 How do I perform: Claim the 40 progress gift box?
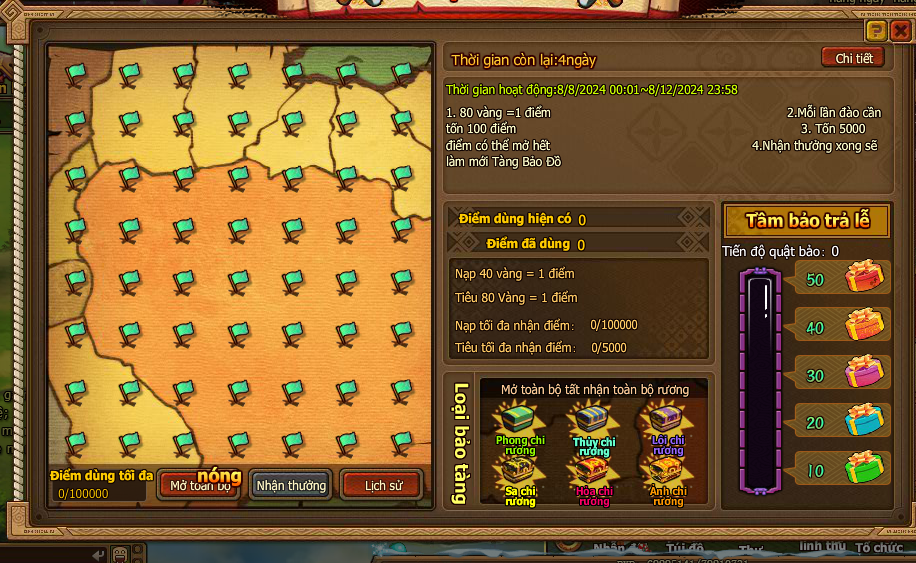click(865, 325)
